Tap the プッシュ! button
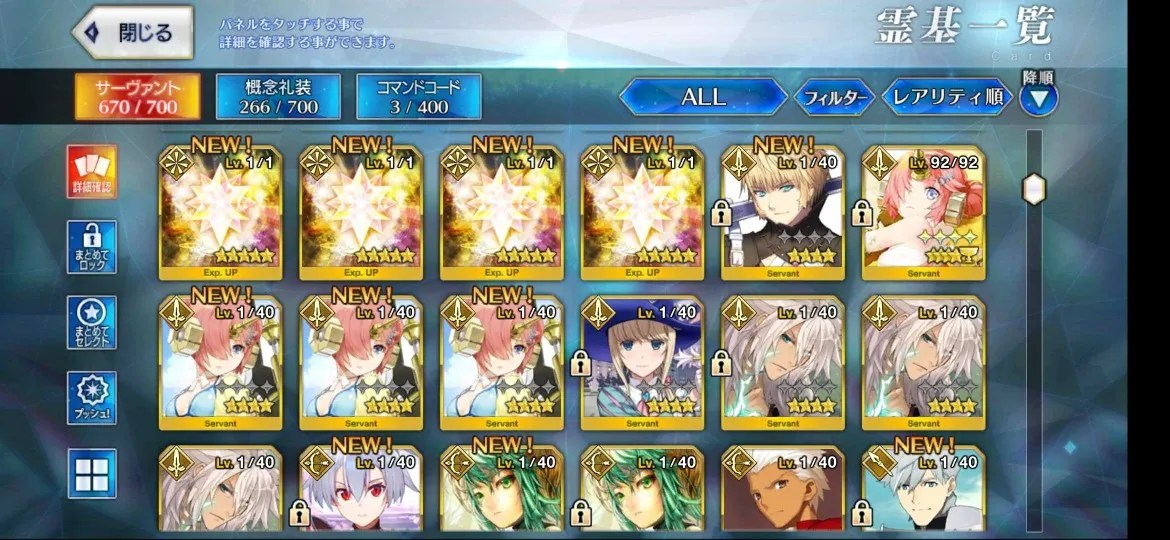1170x540 pixels. coord(92,398)
